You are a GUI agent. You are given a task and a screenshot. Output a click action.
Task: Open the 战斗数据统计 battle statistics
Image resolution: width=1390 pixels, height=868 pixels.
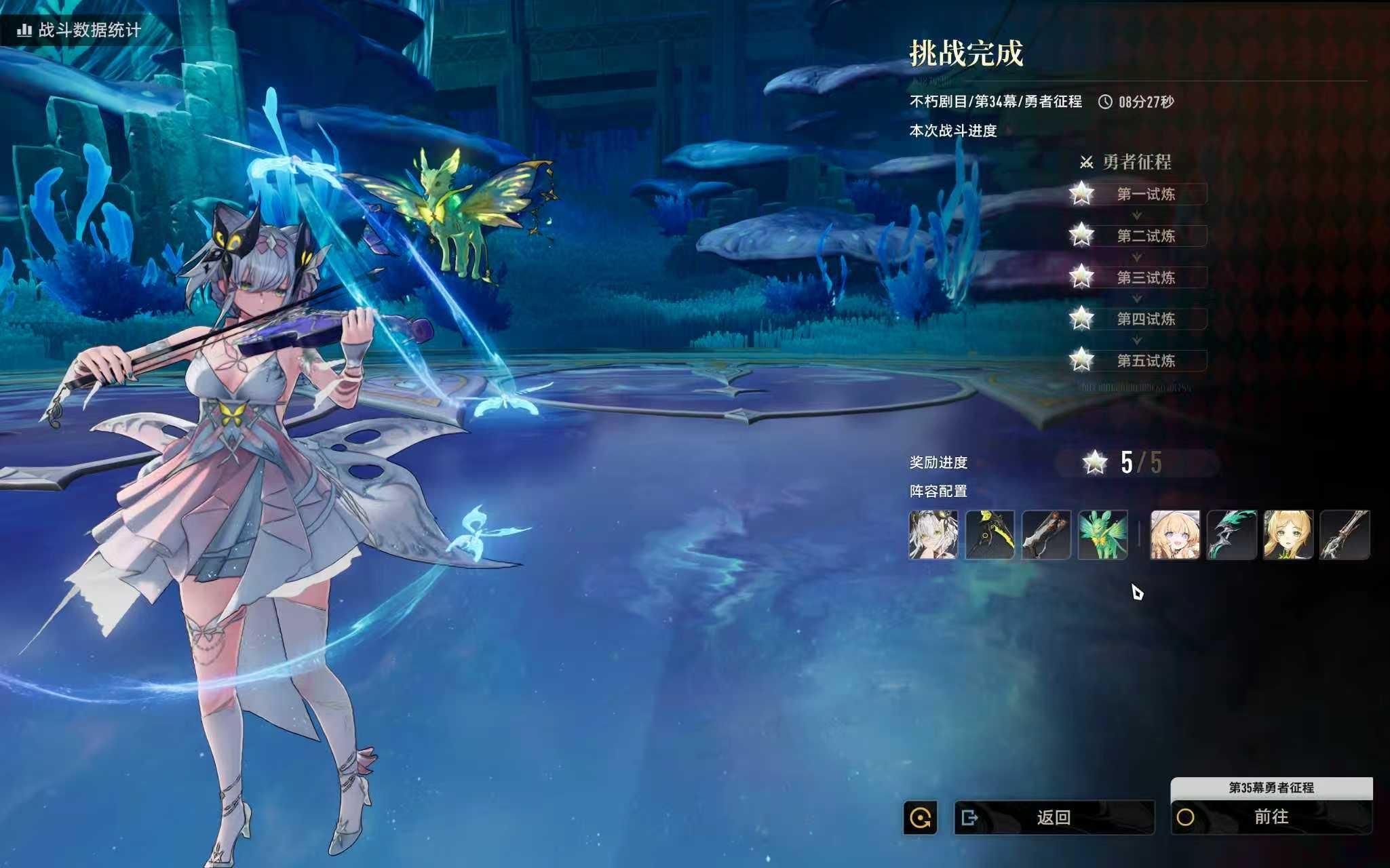[80, 30]
